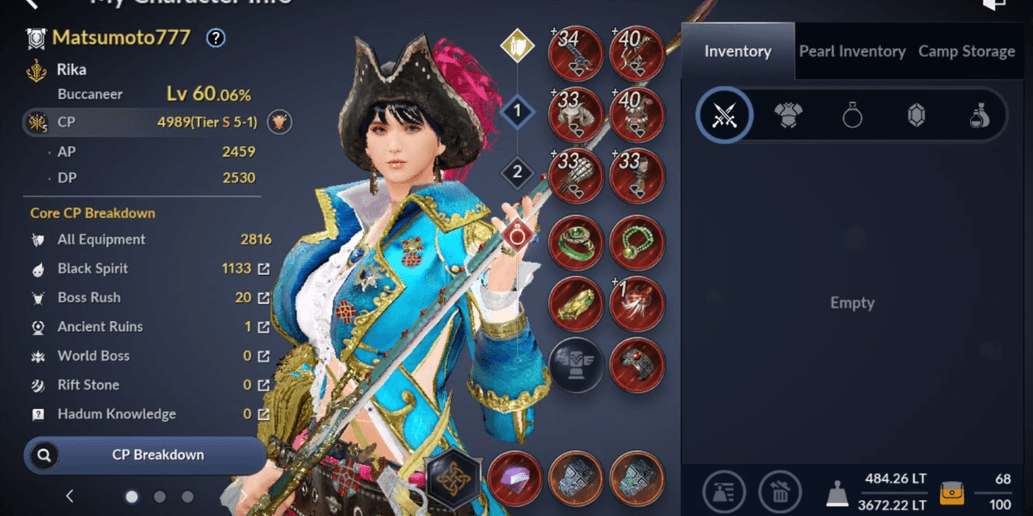Viewport: 1033px width, 516px height.
Task: Select the green ring equipment slot
Action: (x=576, y=241)
